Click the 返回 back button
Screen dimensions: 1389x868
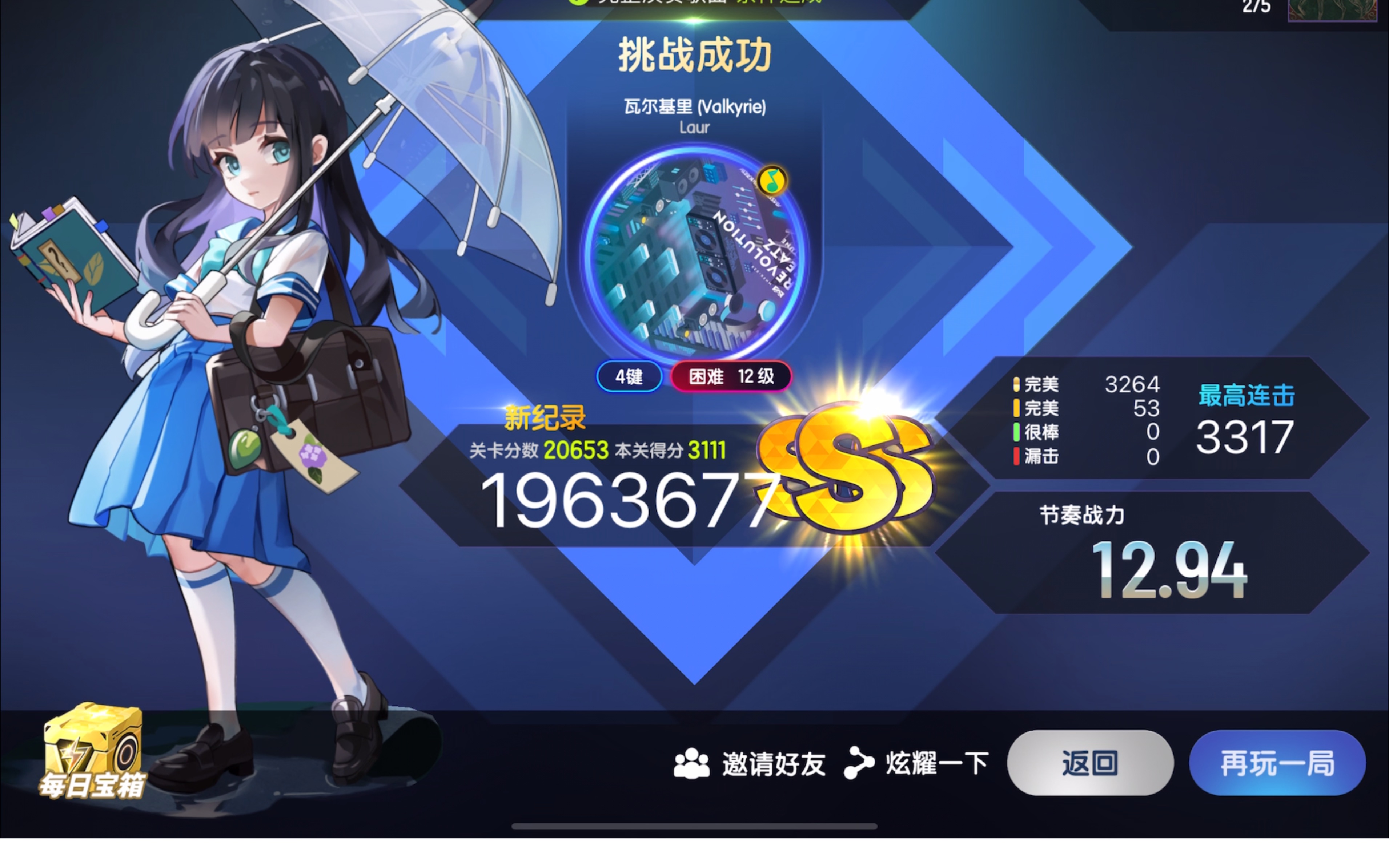(1090, 763)
